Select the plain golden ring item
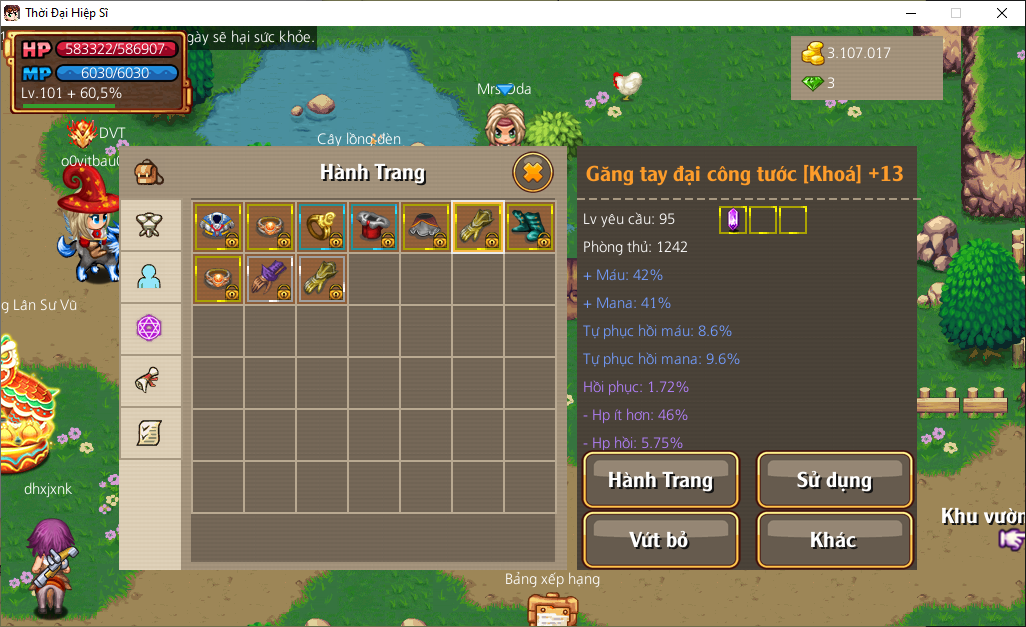 point(321,227)
